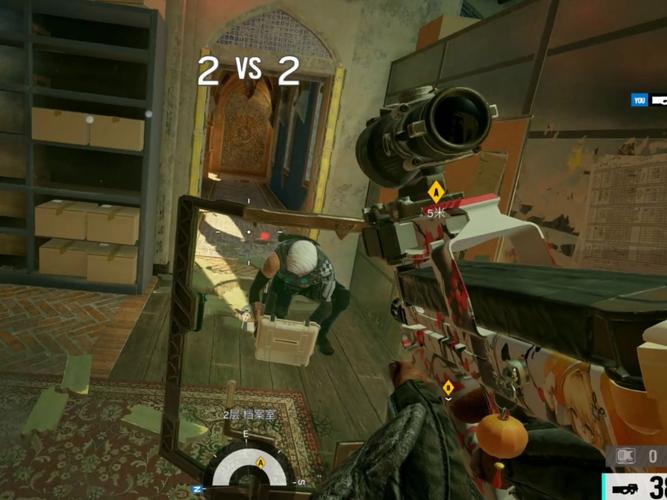Click the yellow A marker on the compass
Image resolution: width=667 pixels, height=500 pixels.
point(260,461)
